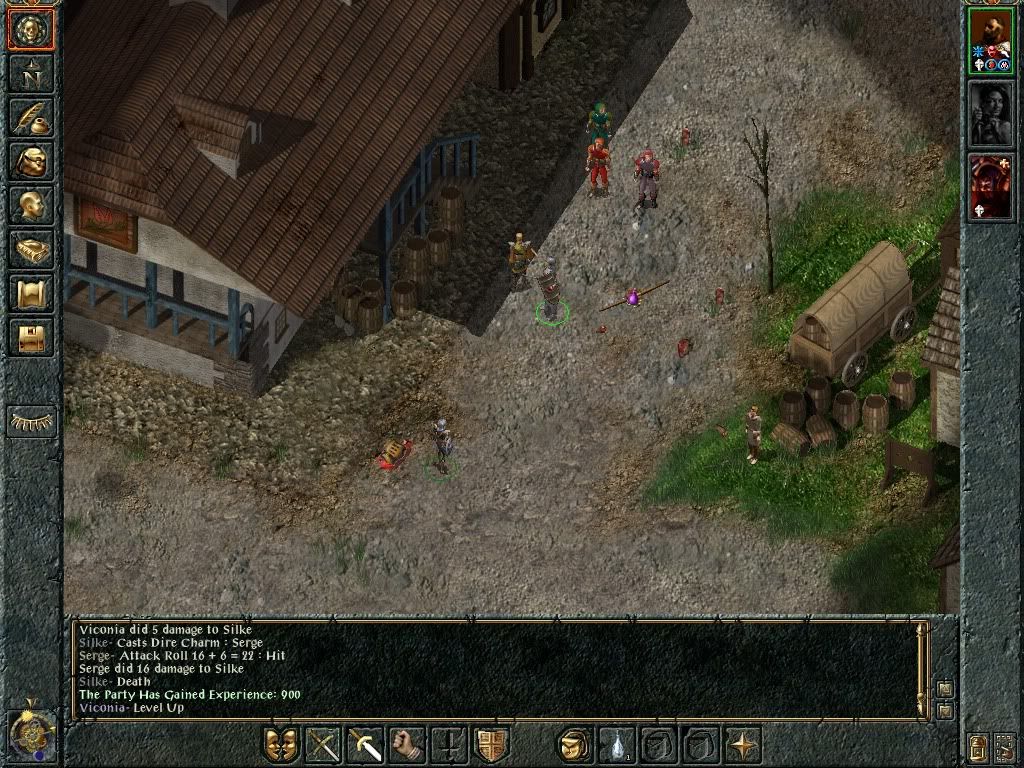The image size is (1024, 768).
Task: Equip the war pick weapon slot
Action: pos(366,745)
